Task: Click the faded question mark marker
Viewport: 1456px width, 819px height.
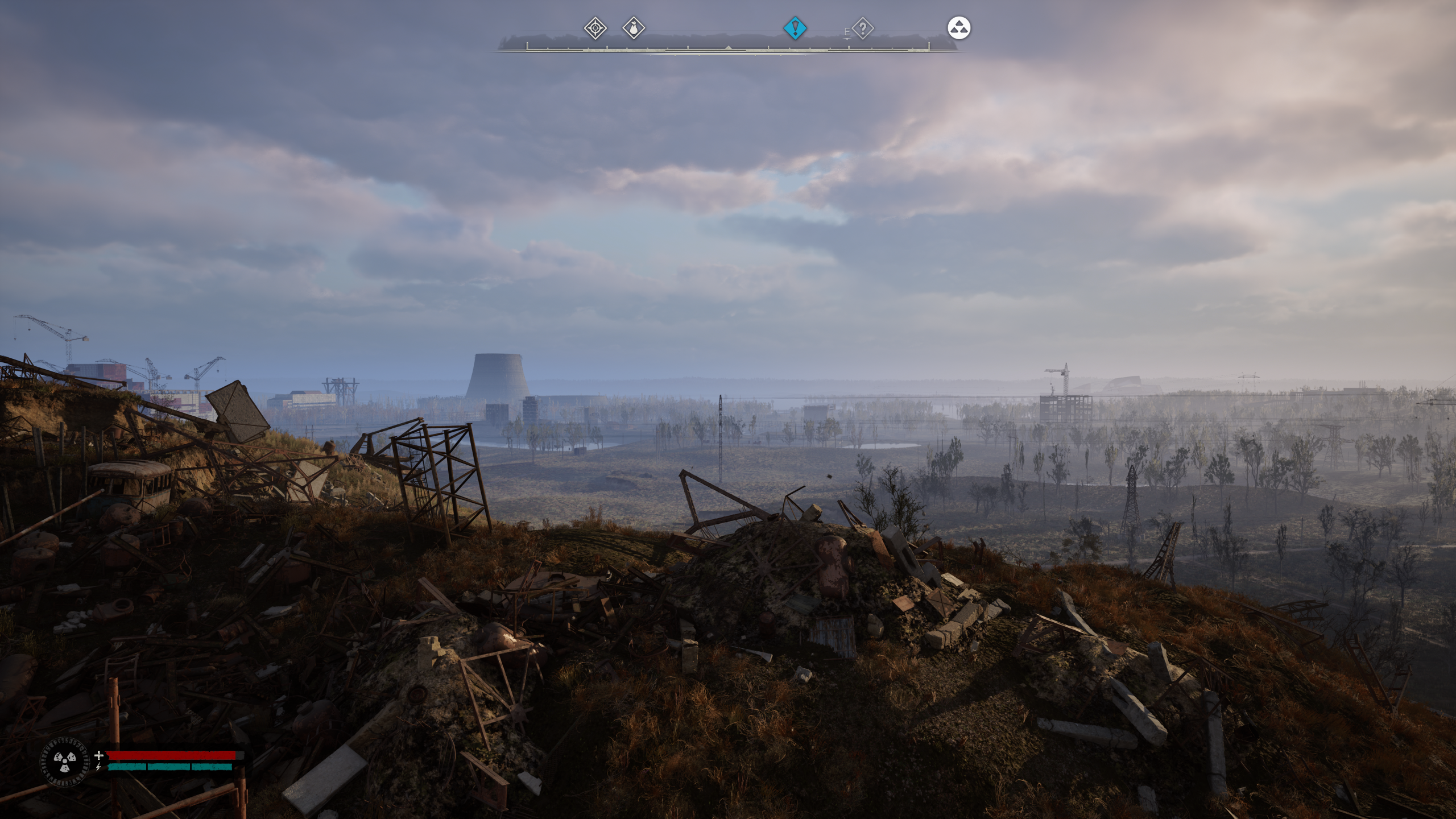Action: point(863,28)
